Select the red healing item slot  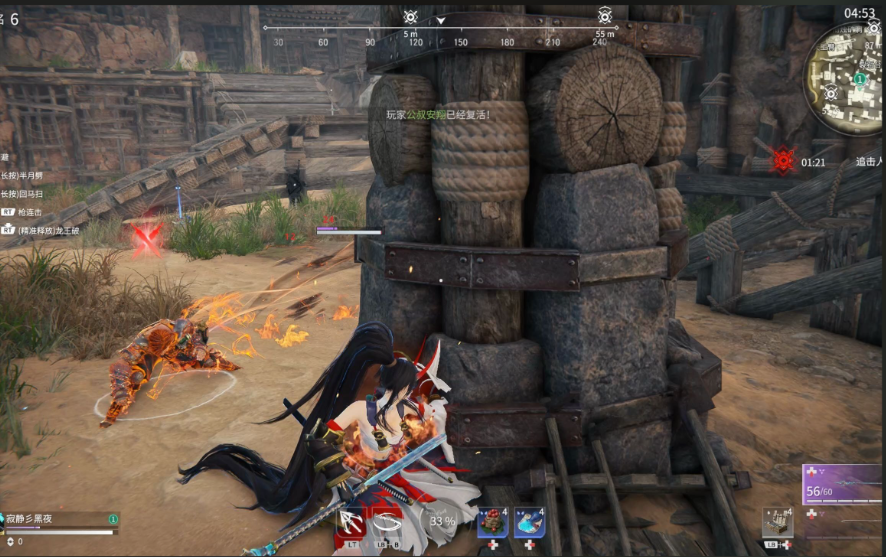pos(493,521)
